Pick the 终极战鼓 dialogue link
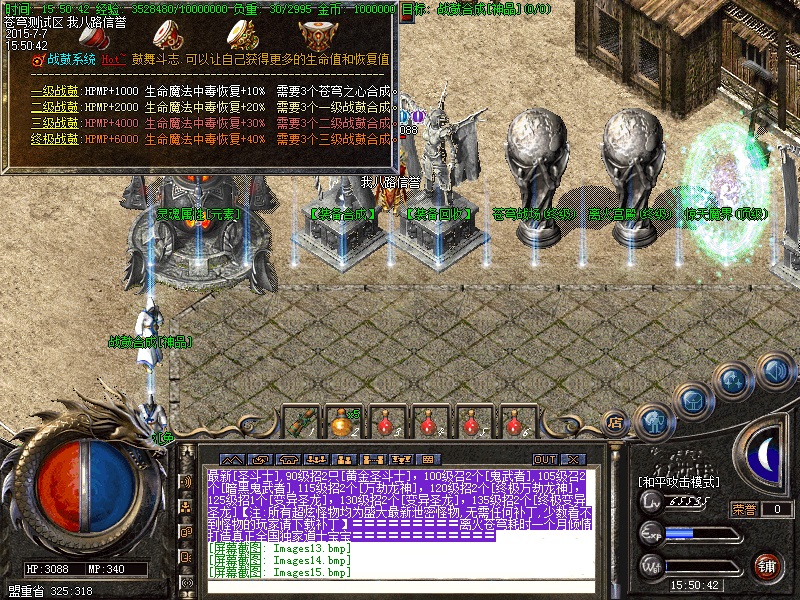This screenshot has width=800, height=600. tap(55, 138)
